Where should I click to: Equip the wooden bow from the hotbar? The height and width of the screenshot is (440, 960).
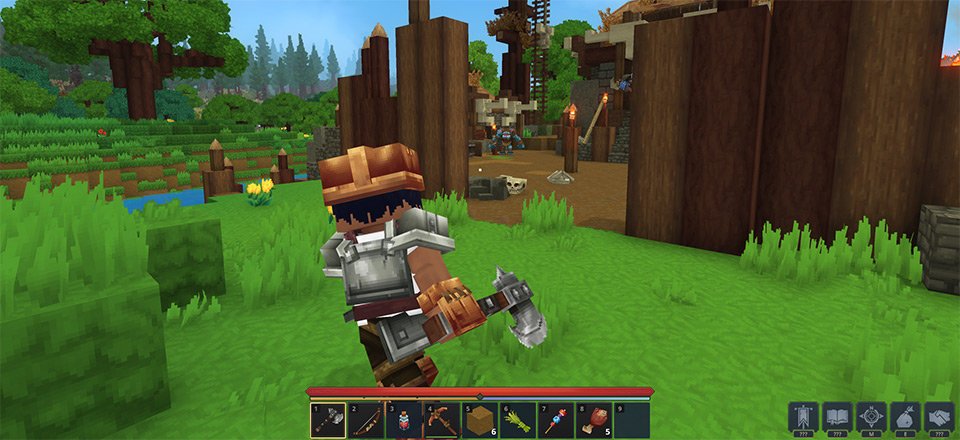pos(365,420)
